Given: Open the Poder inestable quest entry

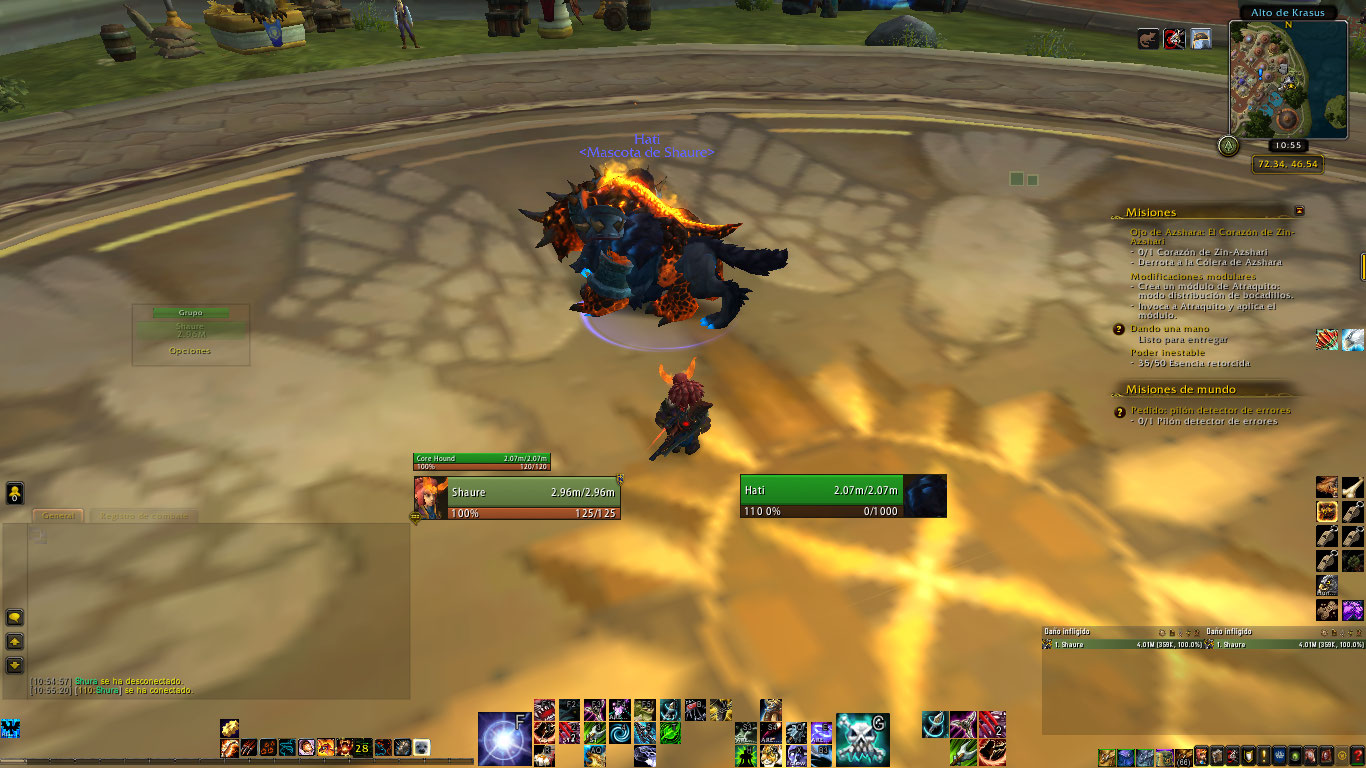Looking at the screenshot, I should [1167, 353].
